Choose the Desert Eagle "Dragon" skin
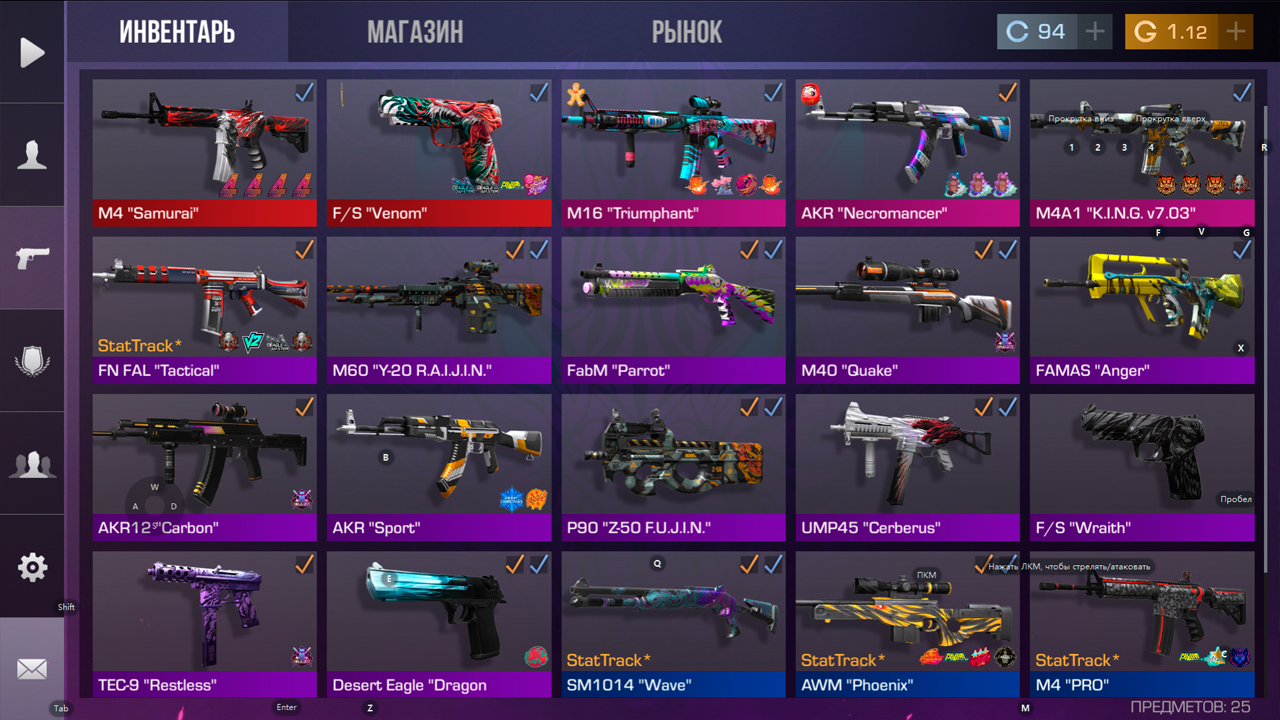This screenshot has width=1280, height=720. (x=438, y=623)
